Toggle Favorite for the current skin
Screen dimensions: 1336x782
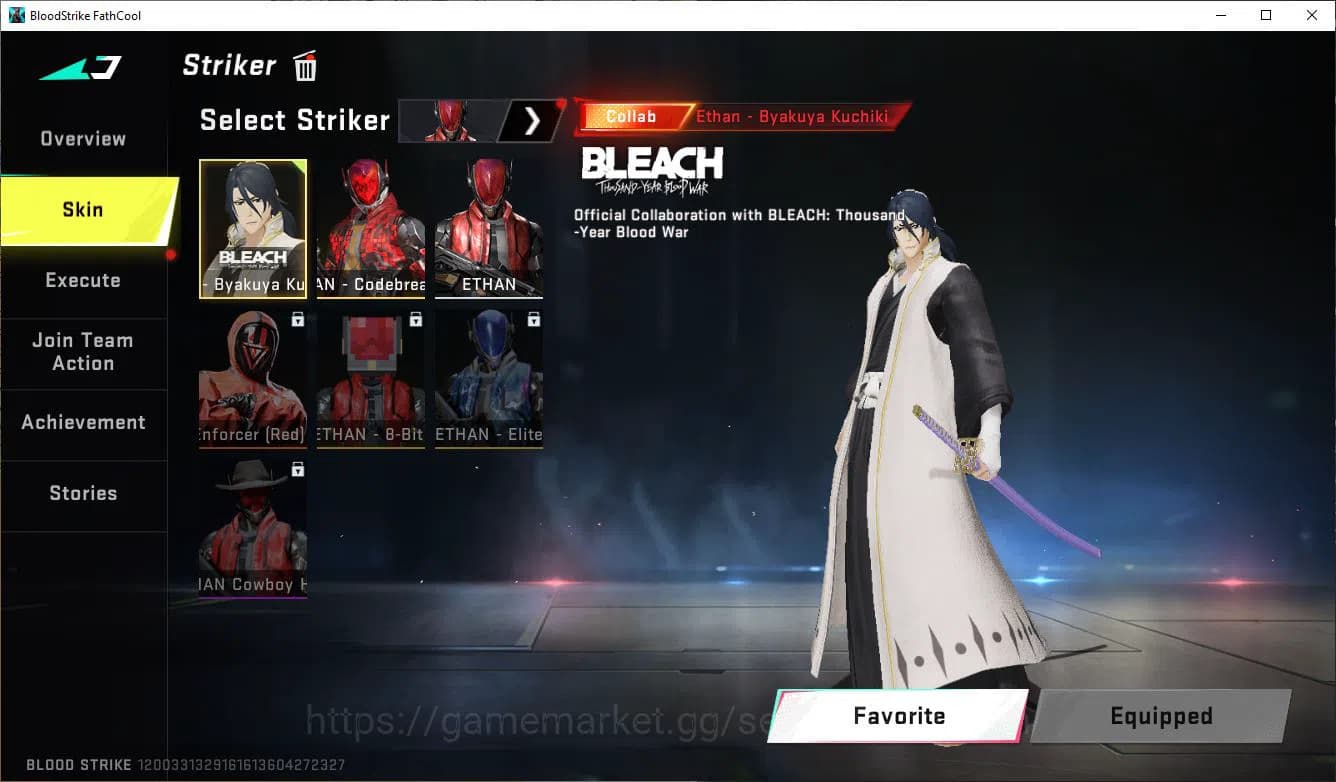(x=898, y=716)
